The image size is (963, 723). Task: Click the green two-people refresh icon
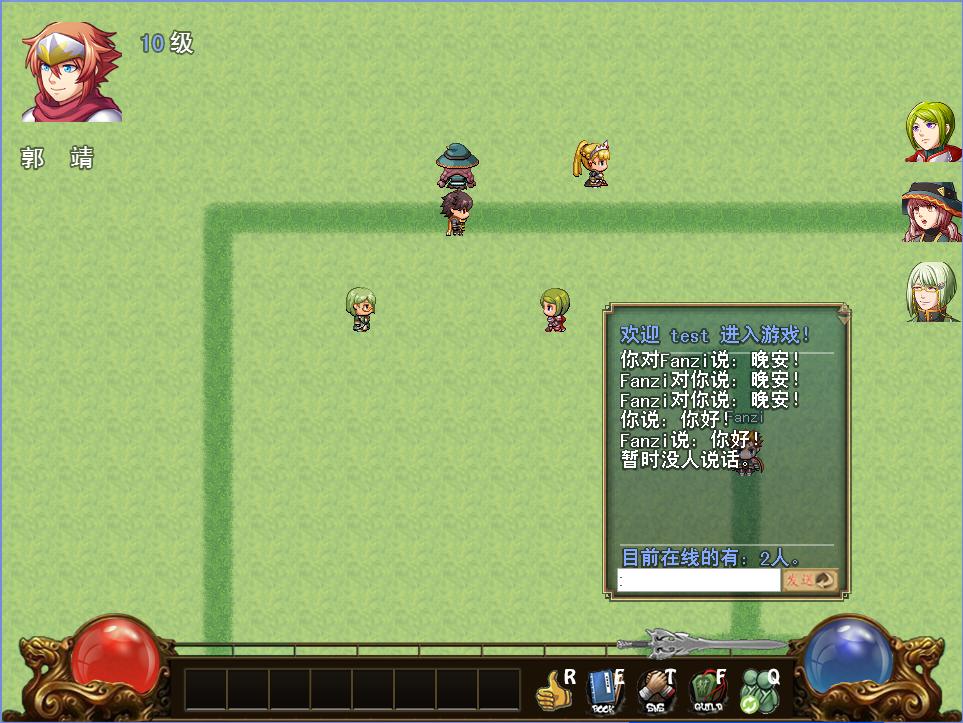point(759,691)
